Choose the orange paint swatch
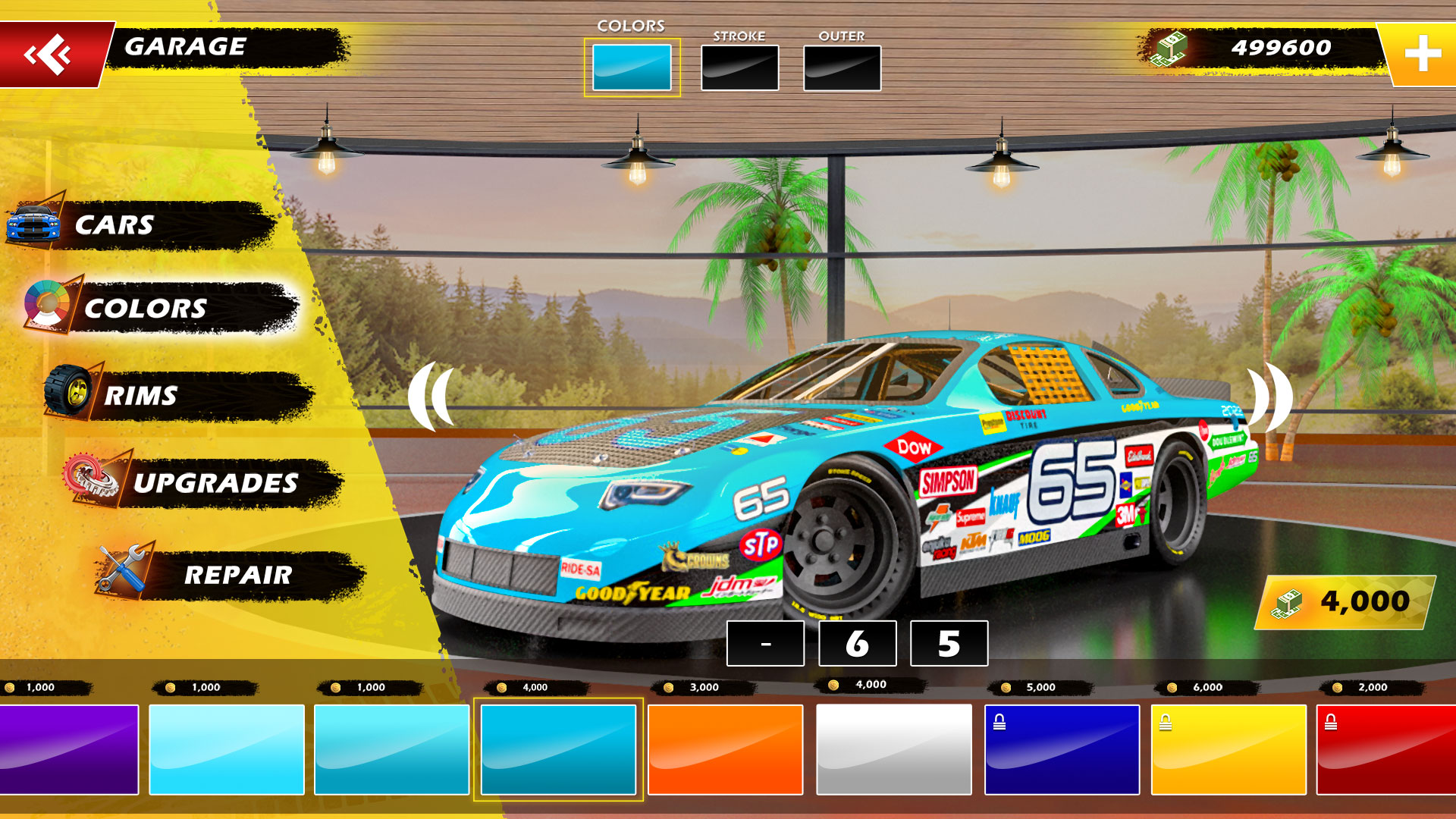Screen dimensions: 1456x819 pyautogui.click(x=725, y=749)
